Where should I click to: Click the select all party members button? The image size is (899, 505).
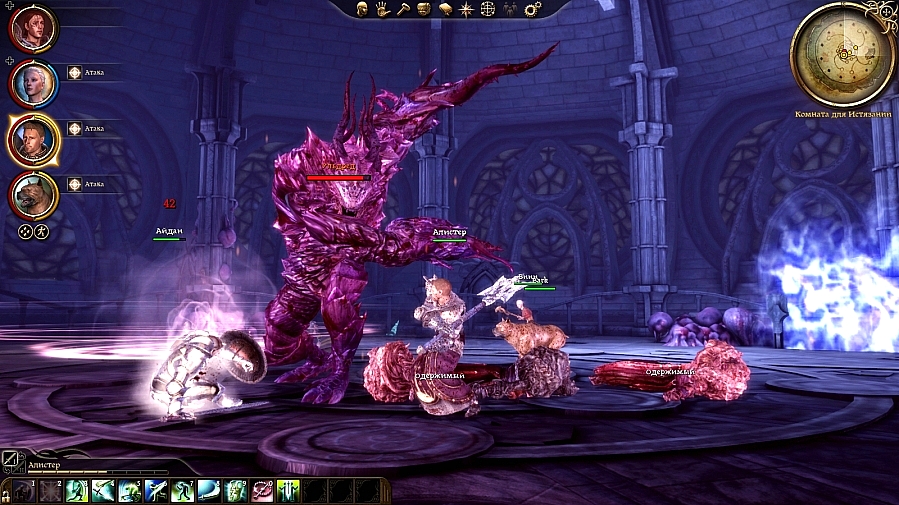(25, 231)
